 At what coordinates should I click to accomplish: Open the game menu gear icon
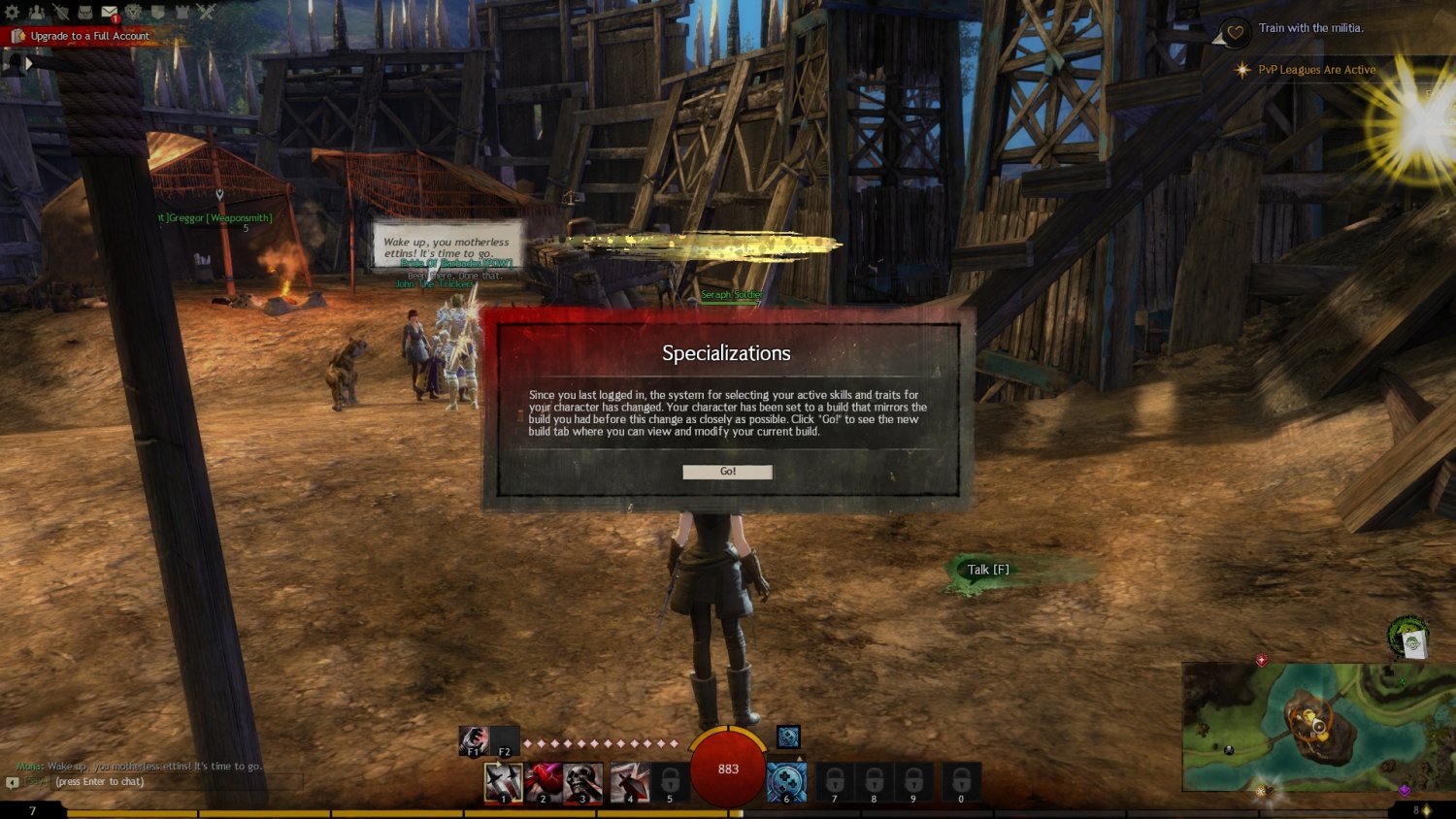coord(13,12)
